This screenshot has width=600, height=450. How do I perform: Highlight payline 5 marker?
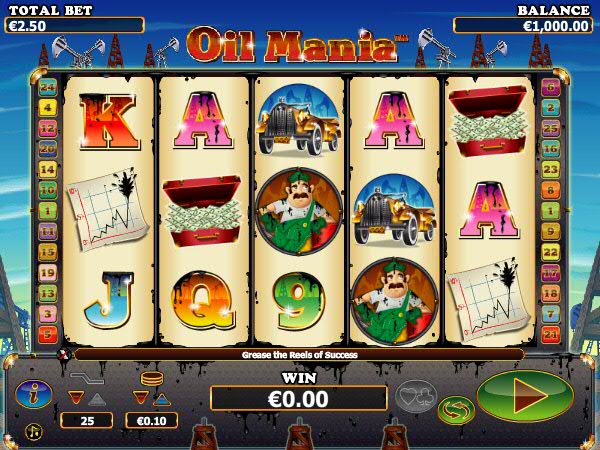pos(47,334)
